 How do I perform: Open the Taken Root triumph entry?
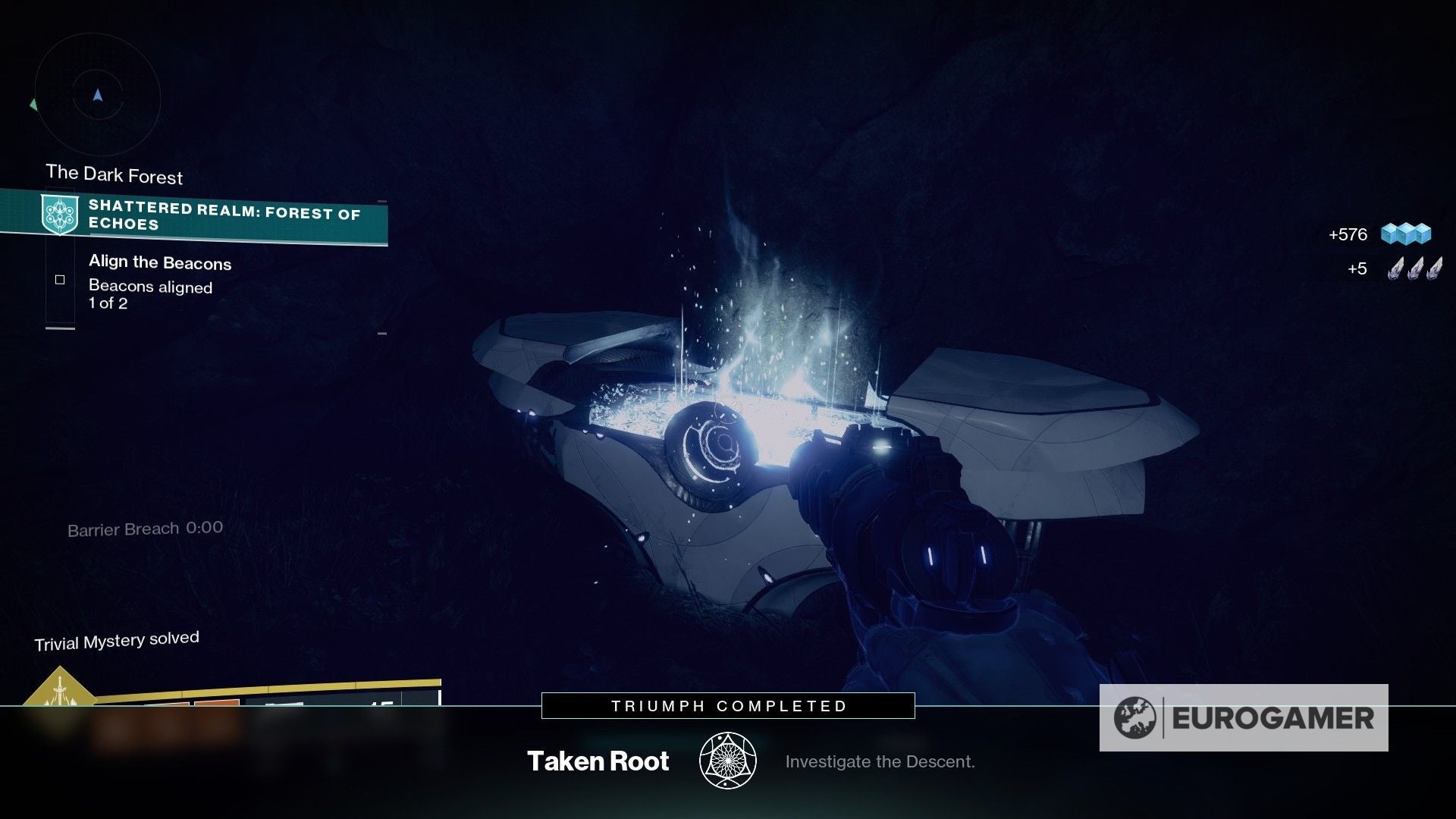(598, 761)
